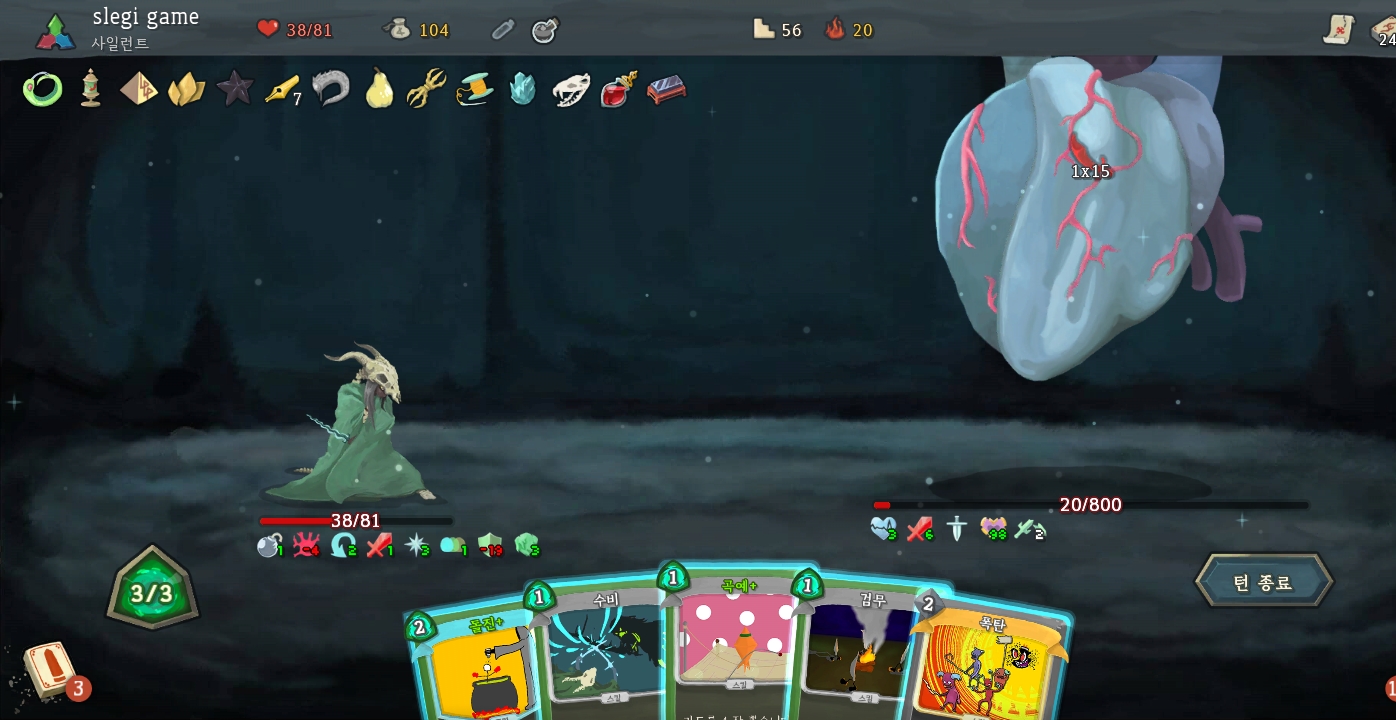Inspect the green snake ring relic
Image resolution: width=1396 pixels, height=720 pixels.
(42, 89)
